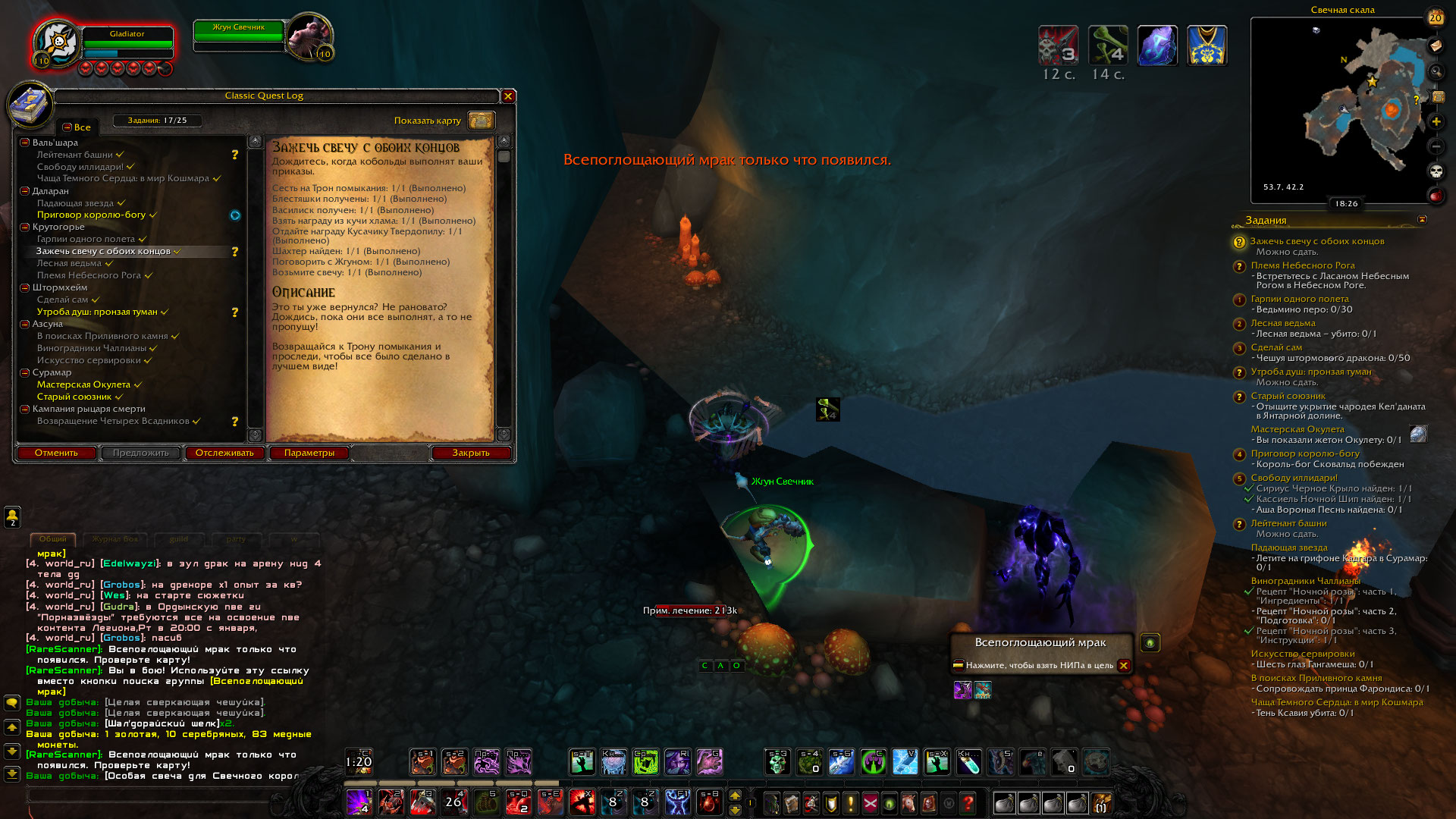Close the Classic Quest Log window
This screenshot has height=819, width=1456.
click(508, 96)
